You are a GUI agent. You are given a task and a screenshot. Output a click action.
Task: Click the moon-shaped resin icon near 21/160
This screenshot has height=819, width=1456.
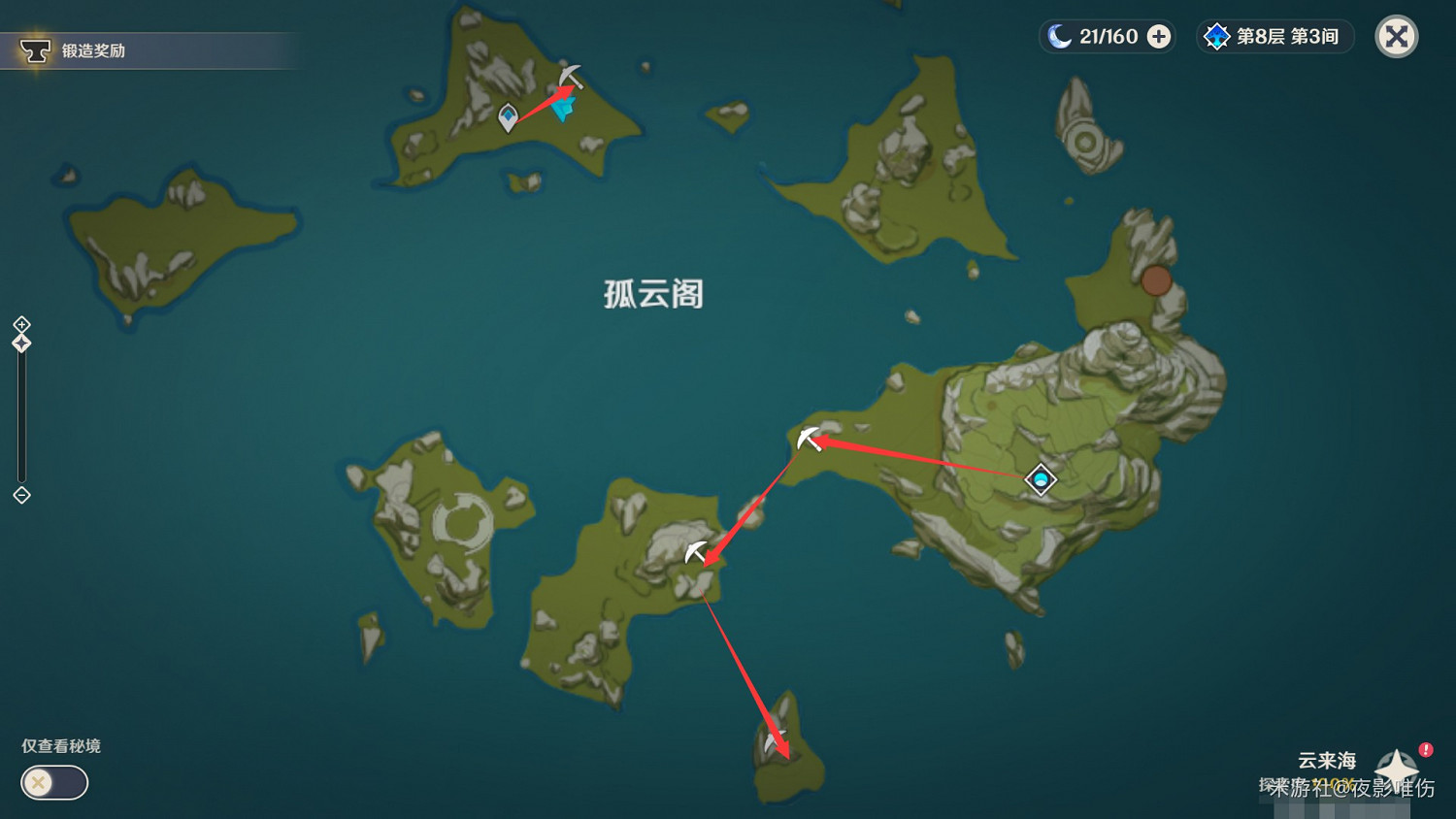coord(1061,35)
